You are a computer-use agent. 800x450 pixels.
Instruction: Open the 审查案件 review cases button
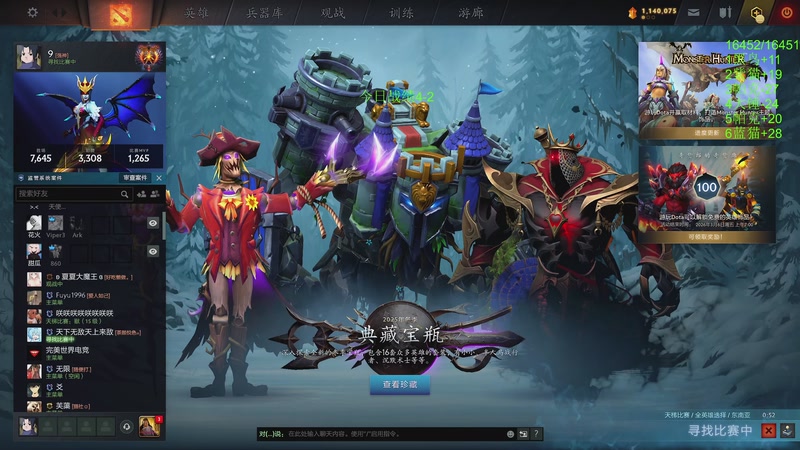[x=135, y=177]
